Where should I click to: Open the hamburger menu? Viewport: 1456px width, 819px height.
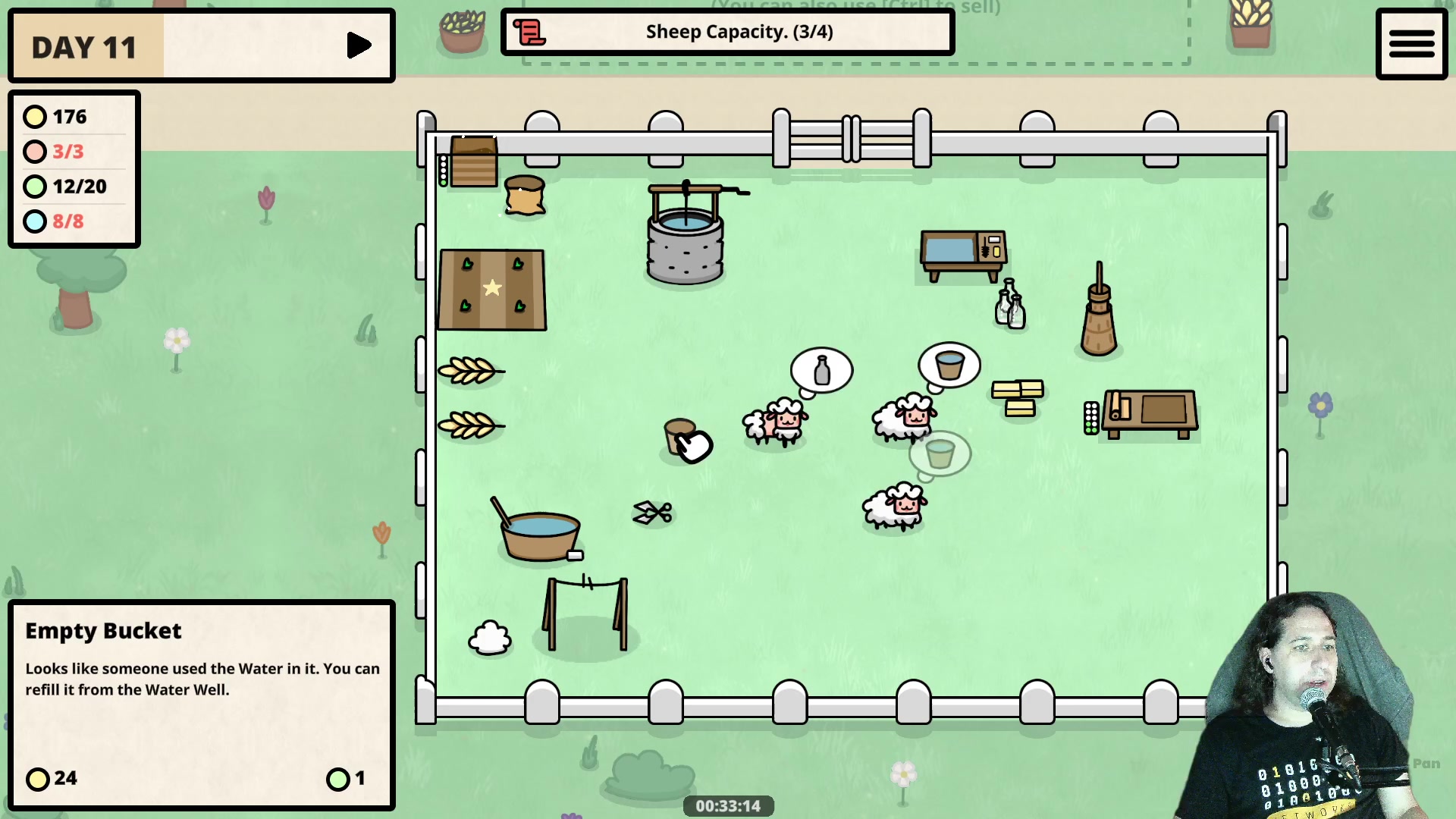1411,44
